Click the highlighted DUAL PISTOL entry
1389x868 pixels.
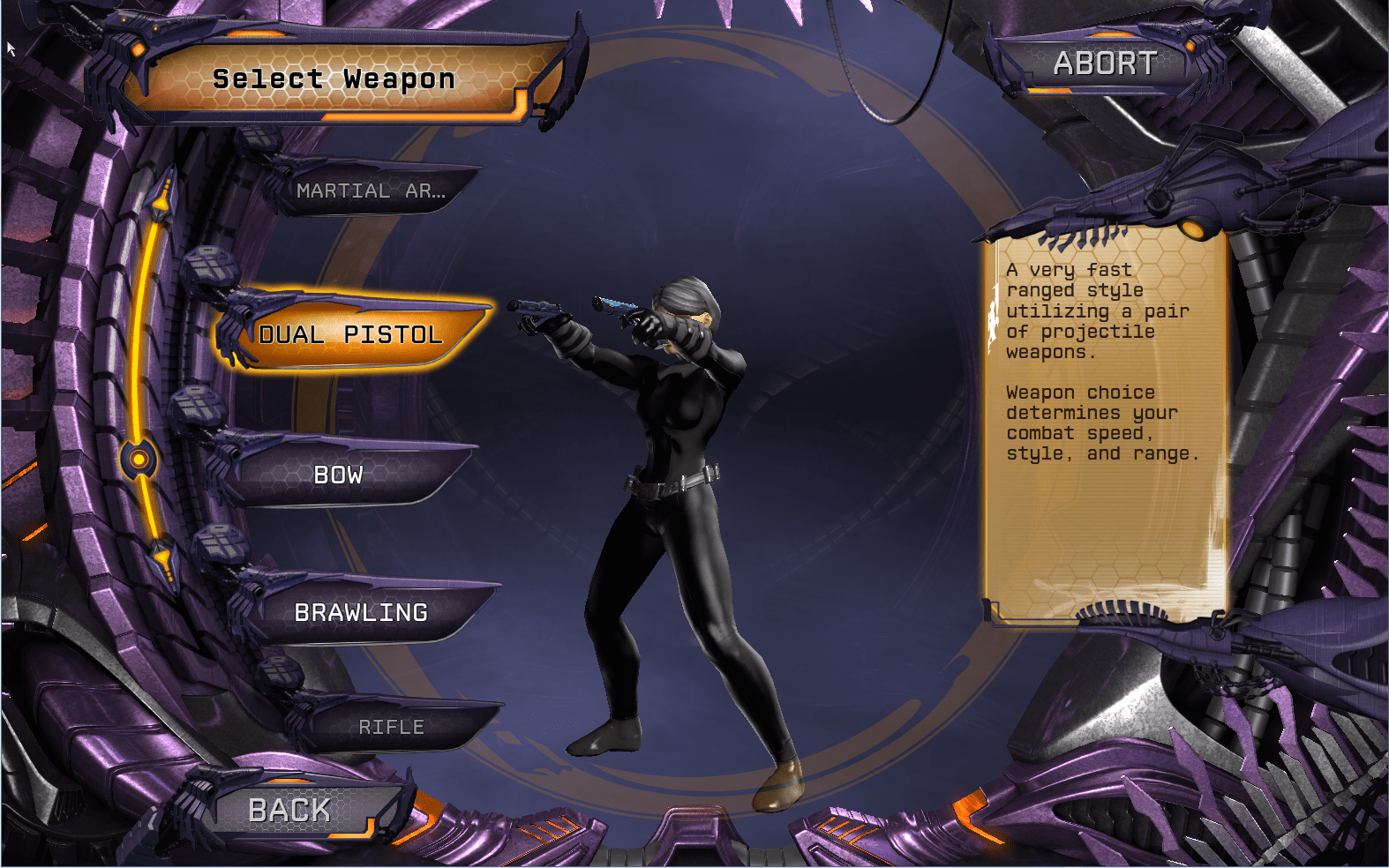coord(349,335)
